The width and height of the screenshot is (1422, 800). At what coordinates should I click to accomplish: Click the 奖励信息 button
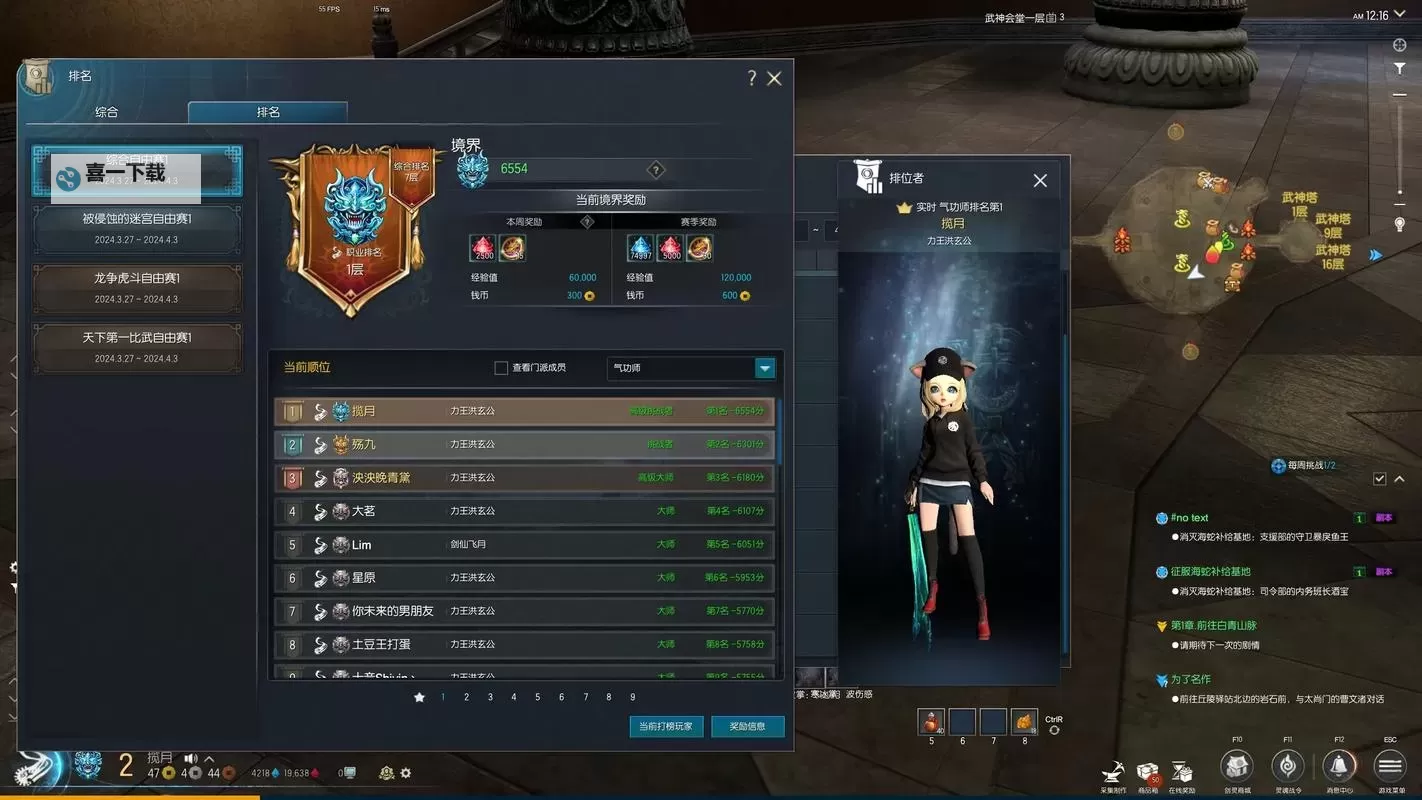pos(748,727)
